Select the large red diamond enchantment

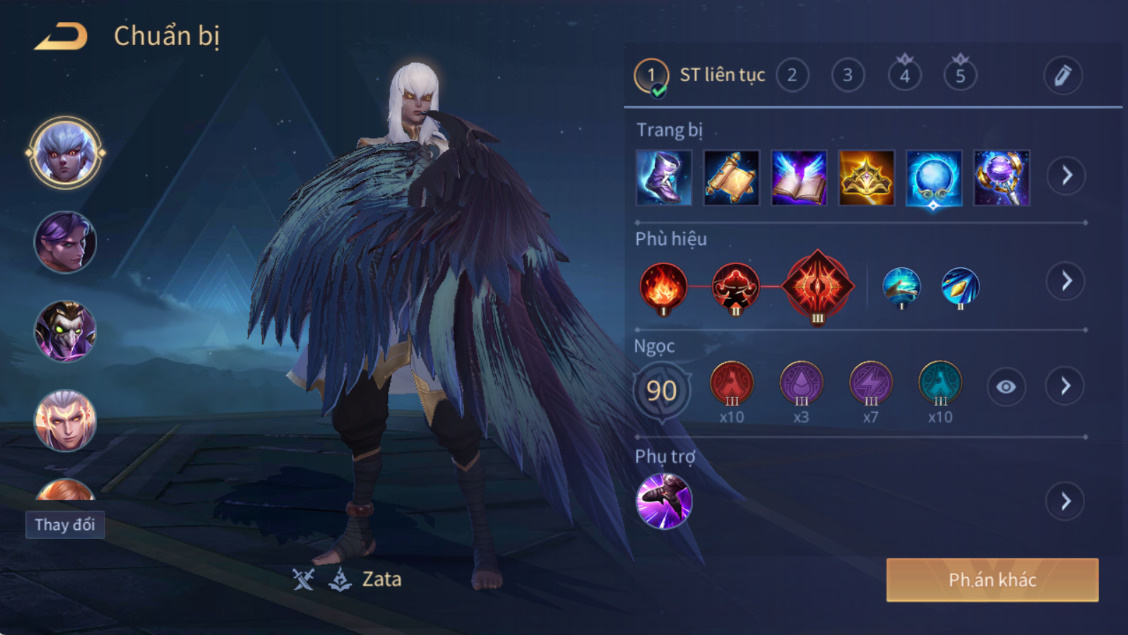tap(818, 285)
